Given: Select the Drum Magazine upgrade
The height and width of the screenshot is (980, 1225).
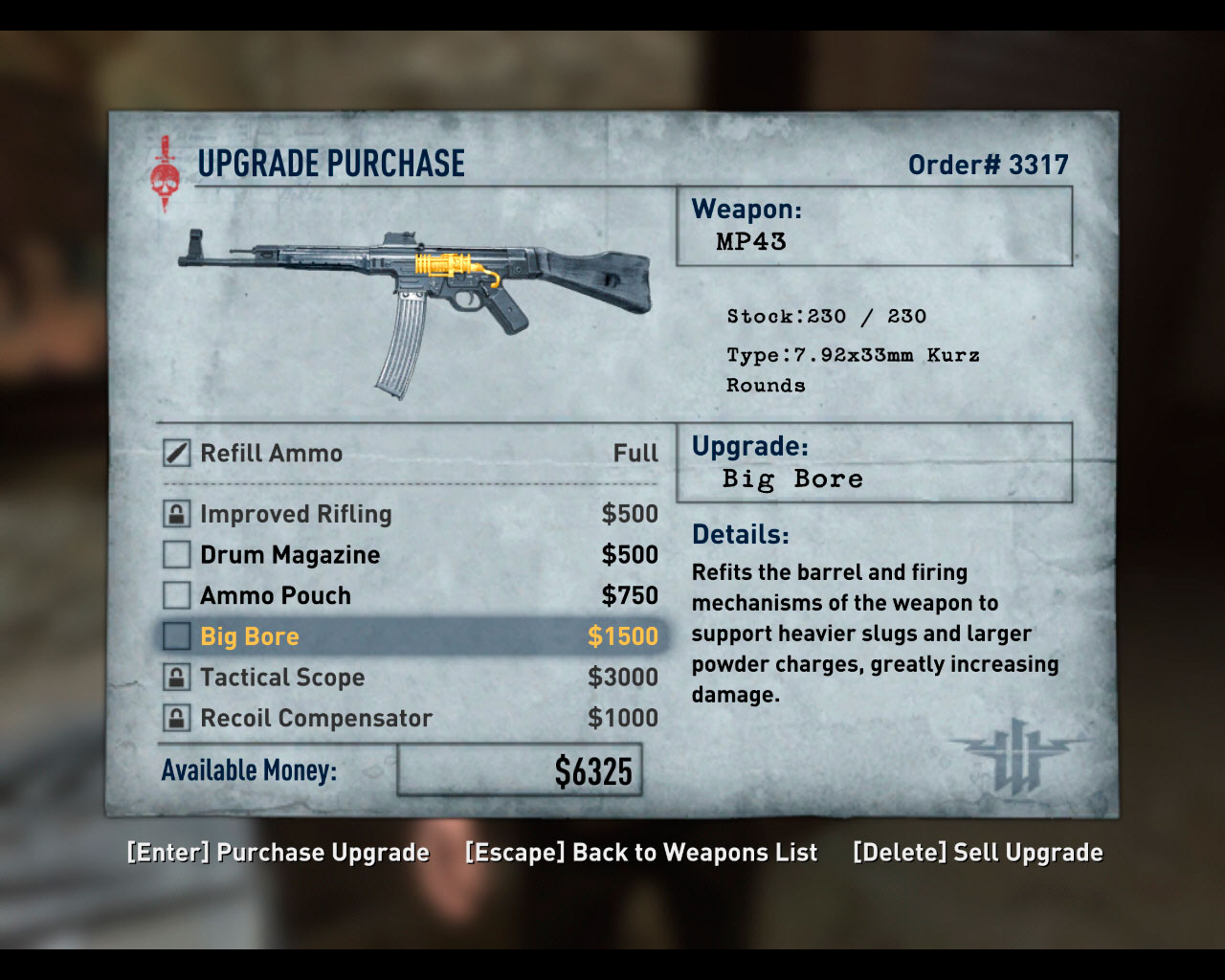Looking at the screenshot, I should click(x=290, y=555).
